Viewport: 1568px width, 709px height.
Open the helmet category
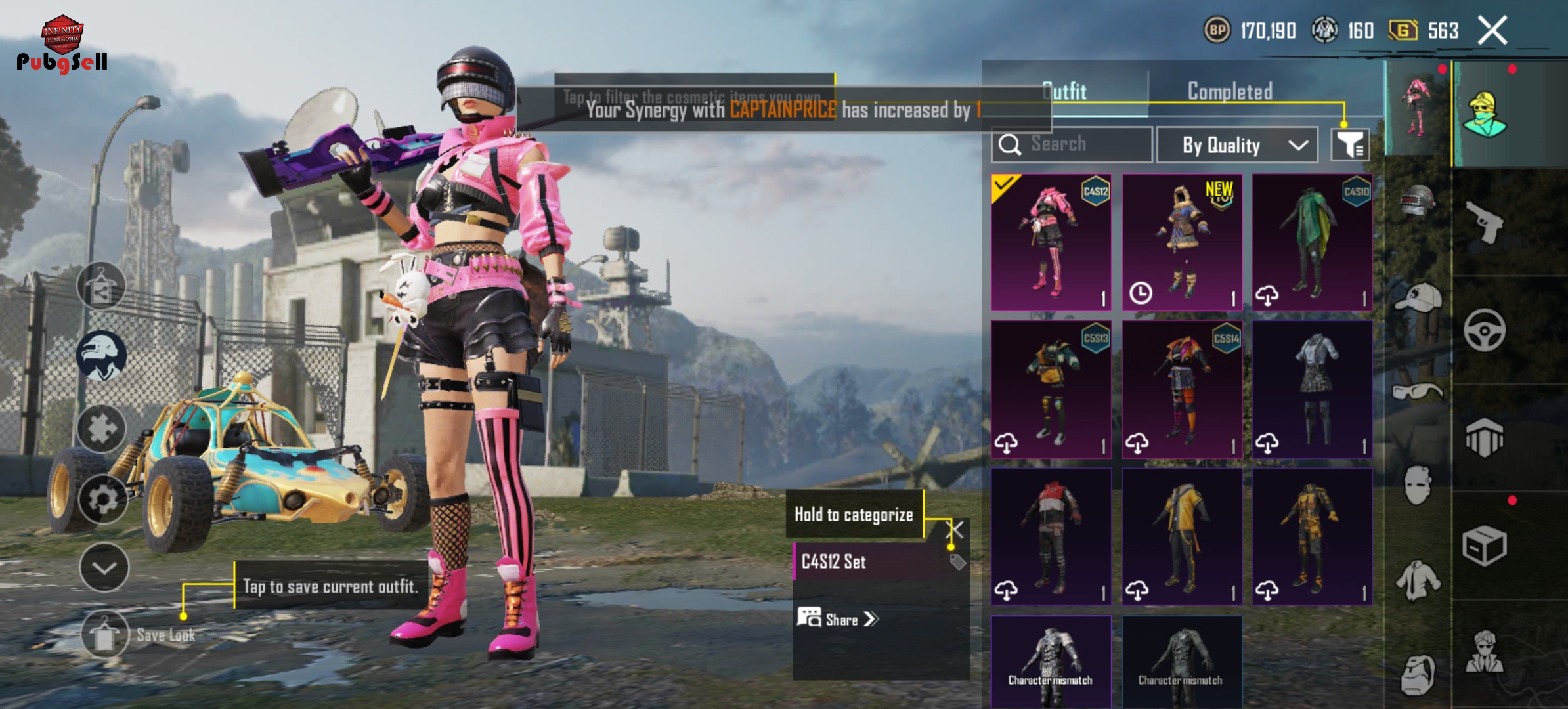pos(1417,200)
